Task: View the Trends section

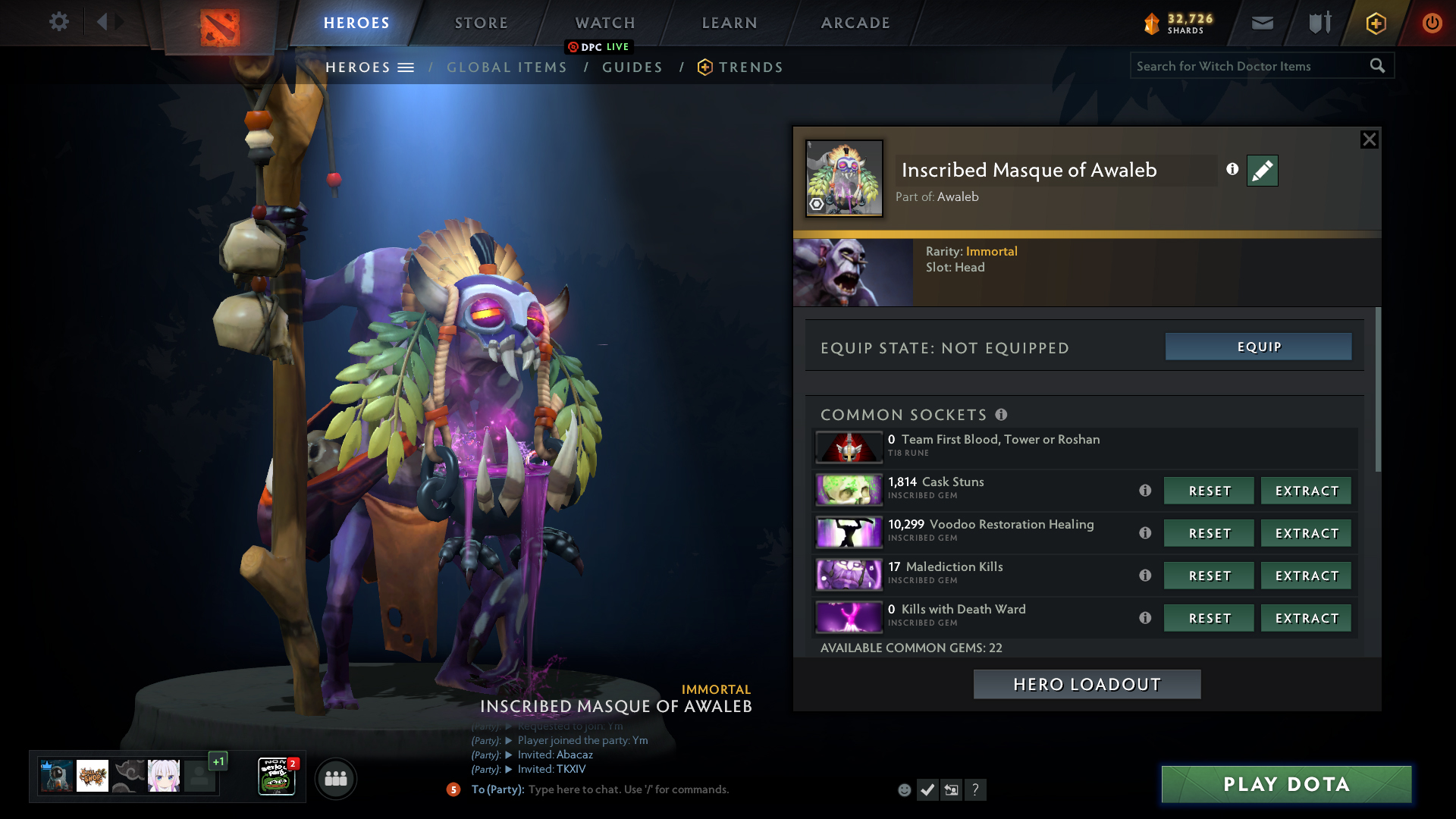Action: (750, 67)
